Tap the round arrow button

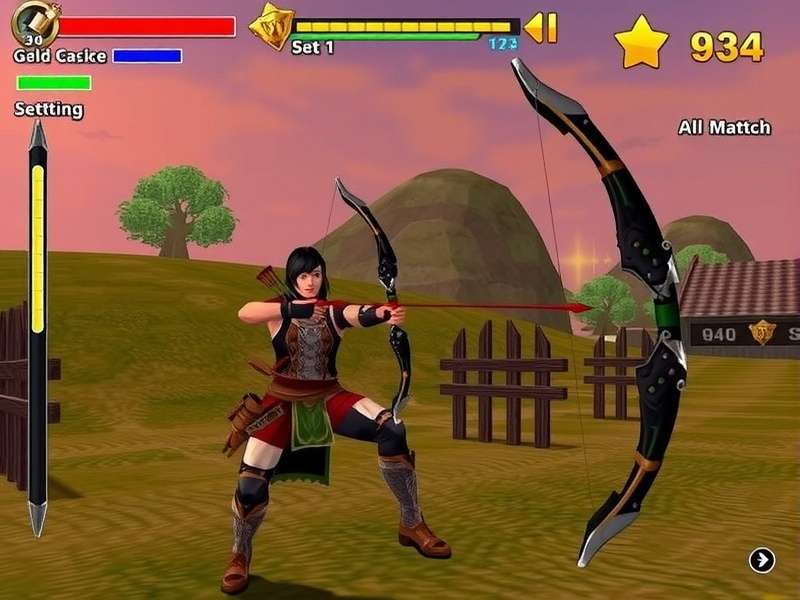tap(762, 560)
